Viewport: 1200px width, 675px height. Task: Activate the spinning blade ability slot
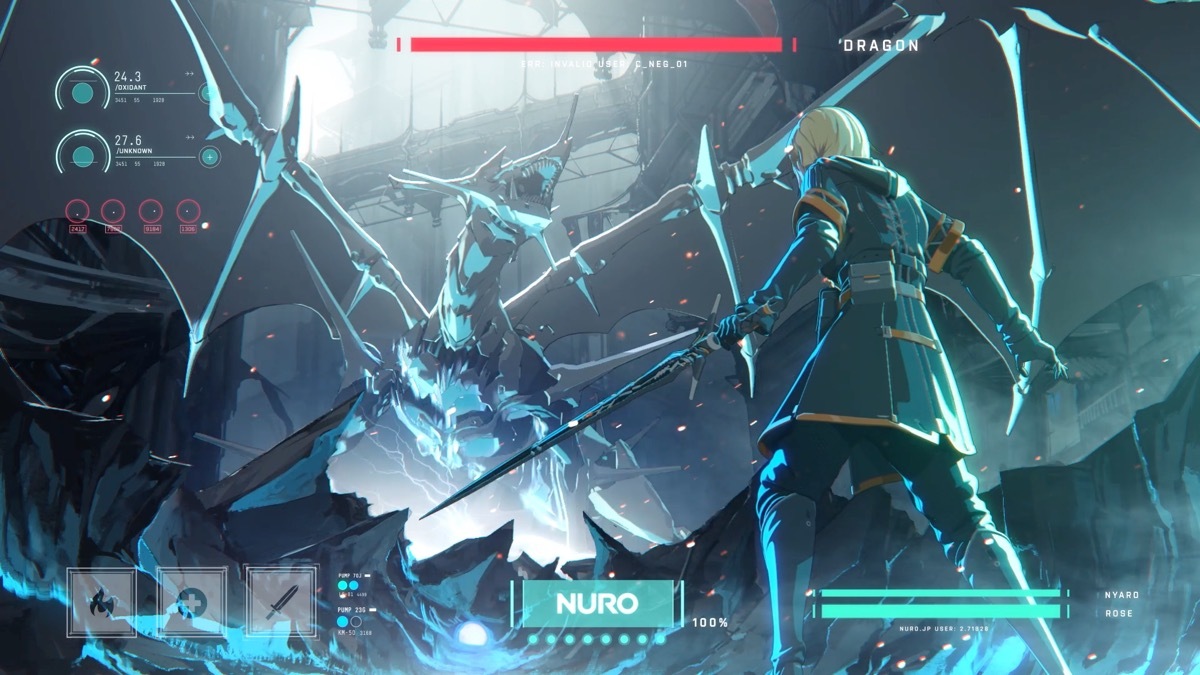click(101, 603)
